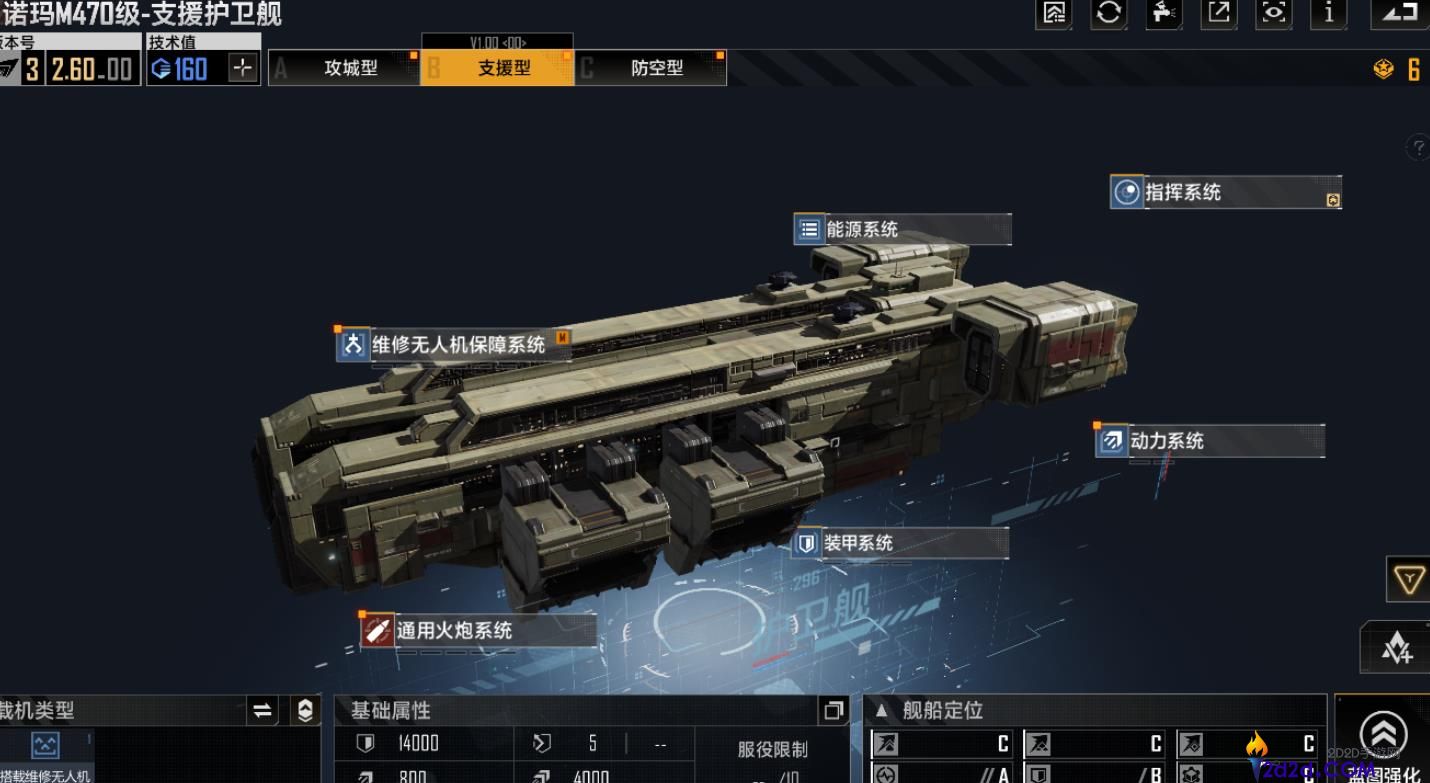The width and height of the screenshot is (1430, 783).
Task: Click the 装甲系统 armor system shield icon
Action: pyautogui.click(x=808, y=543)
